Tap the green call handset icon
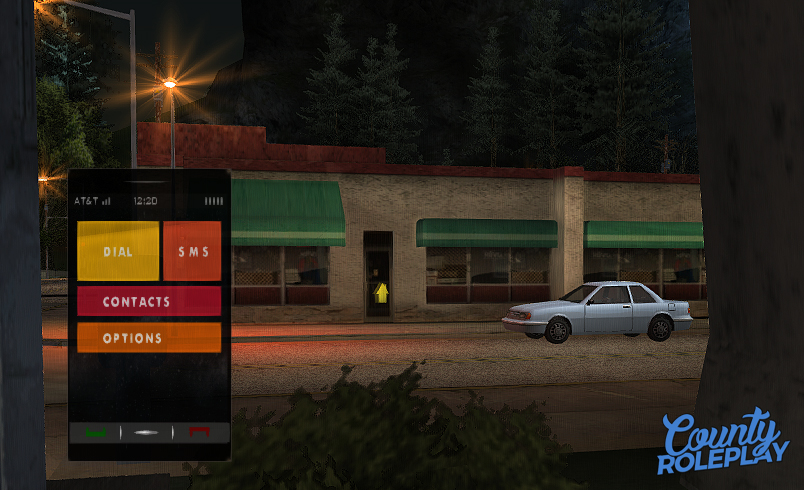 [96, 433]
